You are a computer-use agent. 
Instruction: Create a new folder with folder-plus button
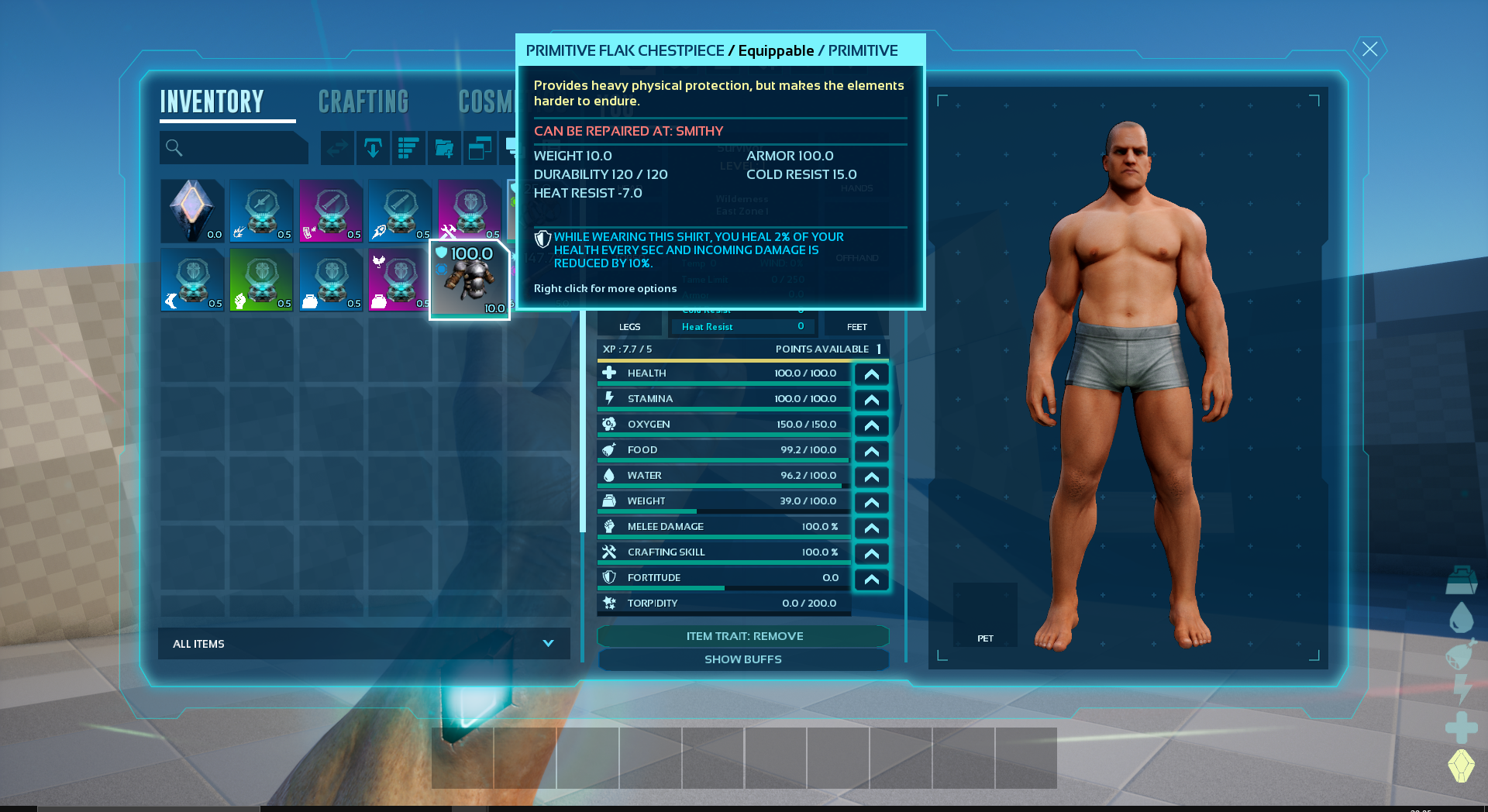(444, 148)
